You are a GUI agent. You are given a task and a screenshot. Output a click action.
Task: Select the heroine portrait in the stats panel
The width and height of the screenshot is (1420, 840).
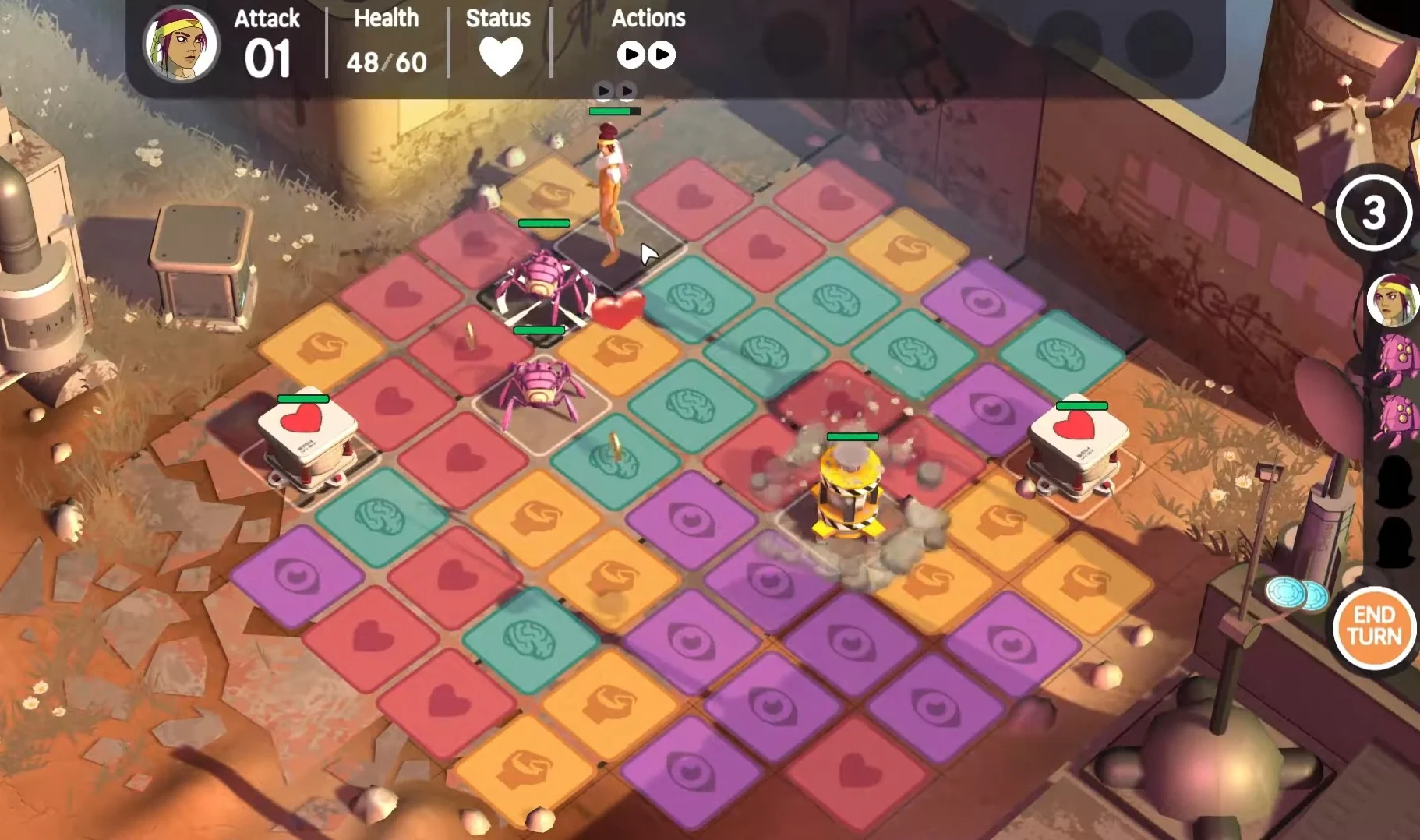click(182, 44)
